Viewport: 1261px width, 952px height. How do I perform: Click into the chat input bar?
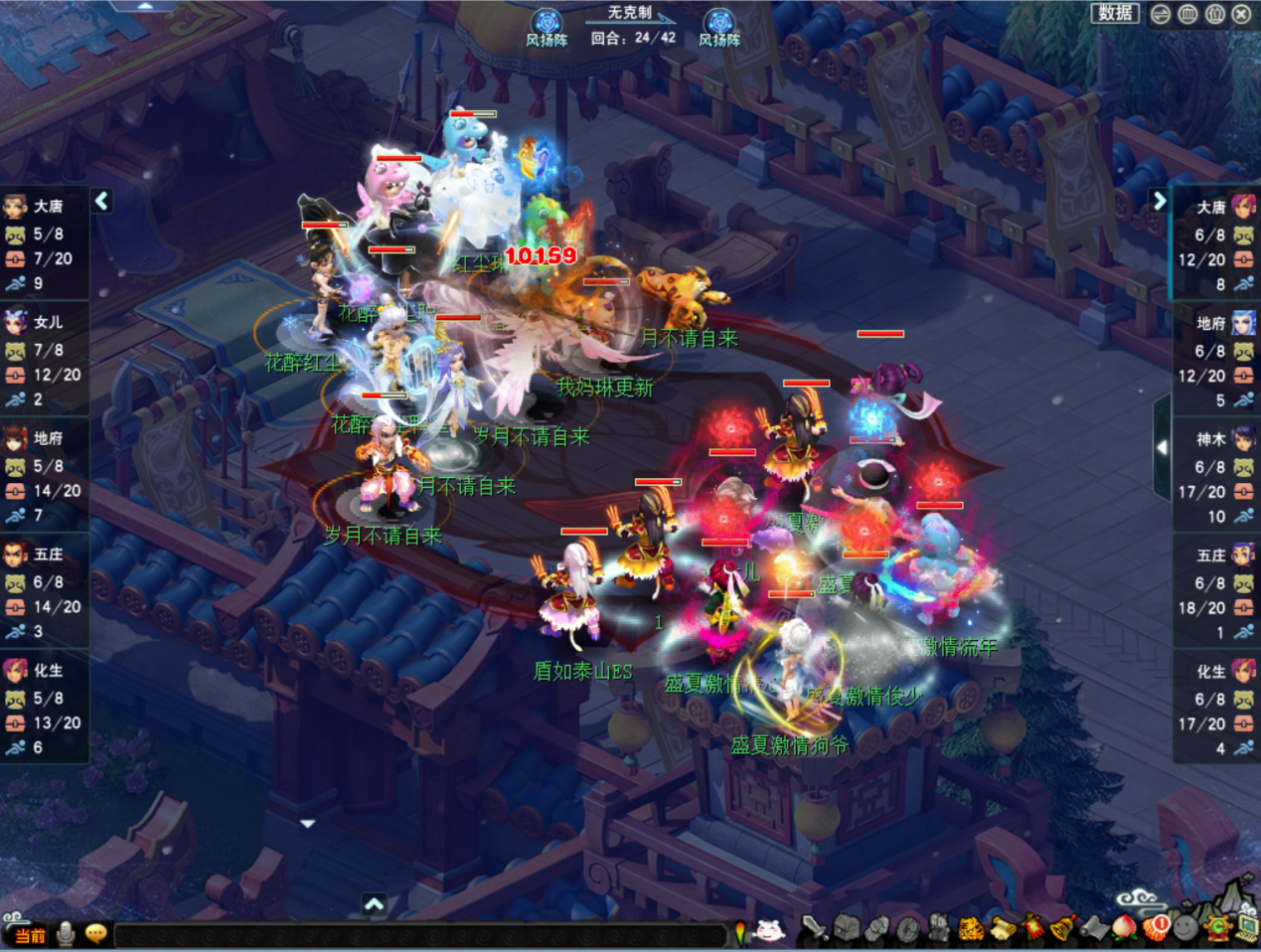click(417, 935)
